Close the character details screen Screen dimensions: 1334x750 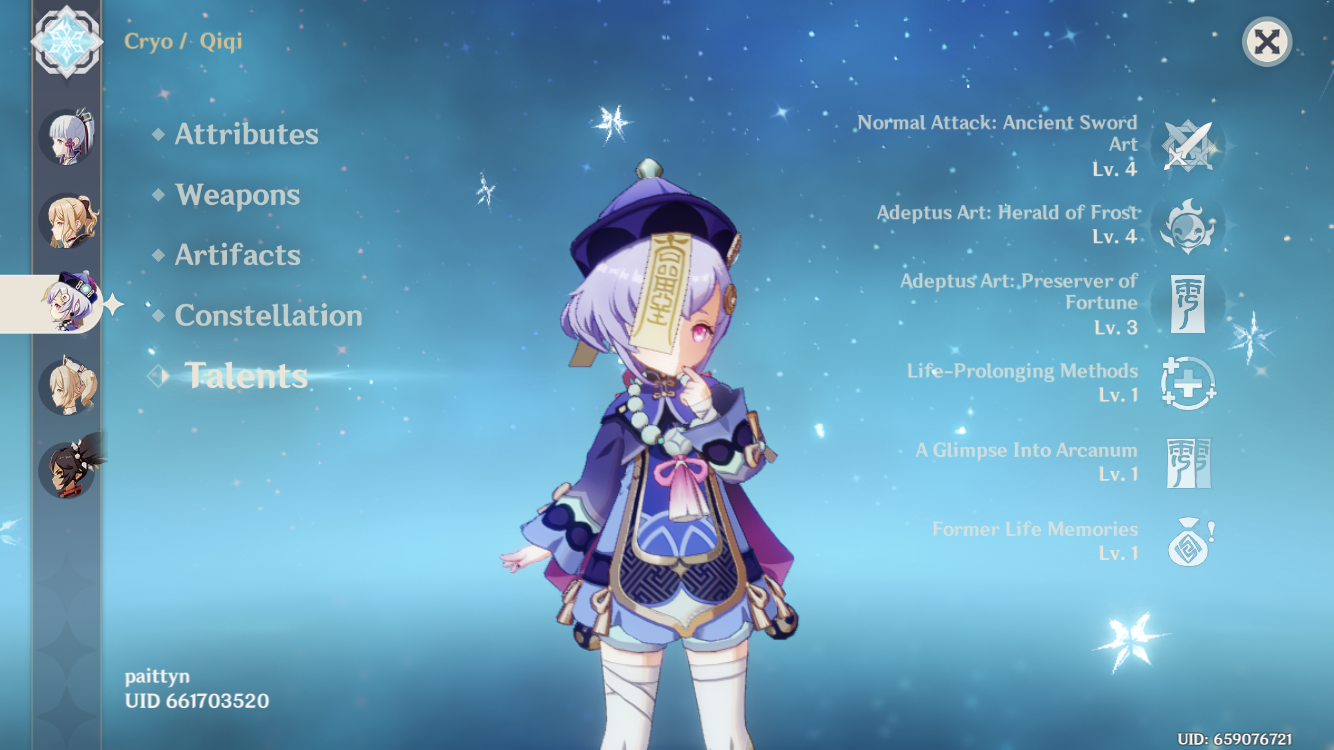pyautogui.click(x=1265, y=42)
